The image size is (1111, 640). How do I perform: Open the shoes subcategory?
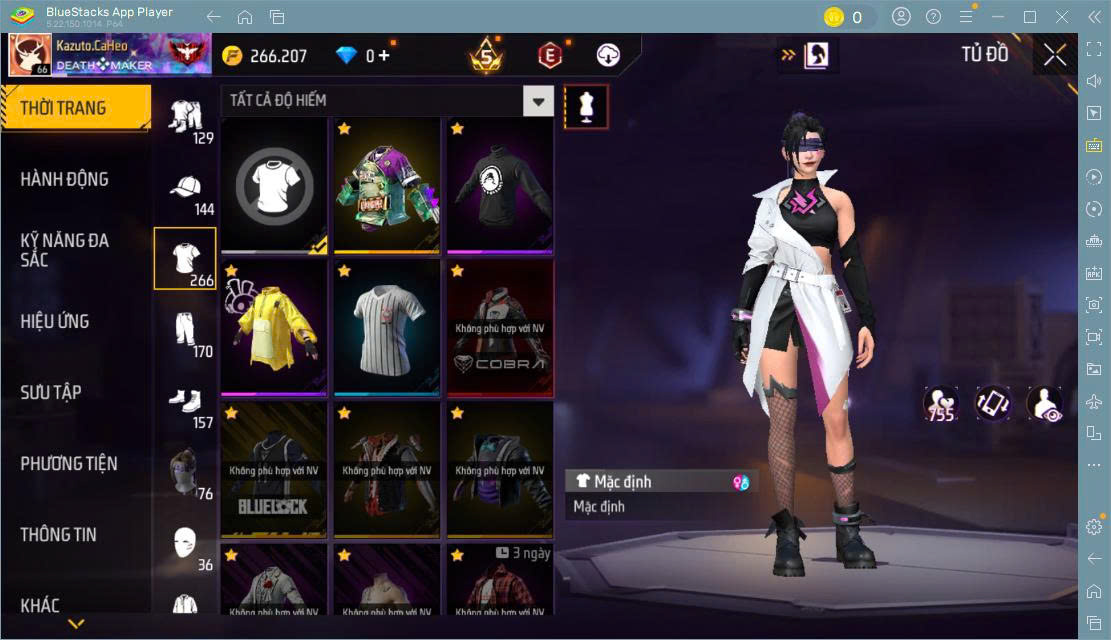[x=185, y=401]
